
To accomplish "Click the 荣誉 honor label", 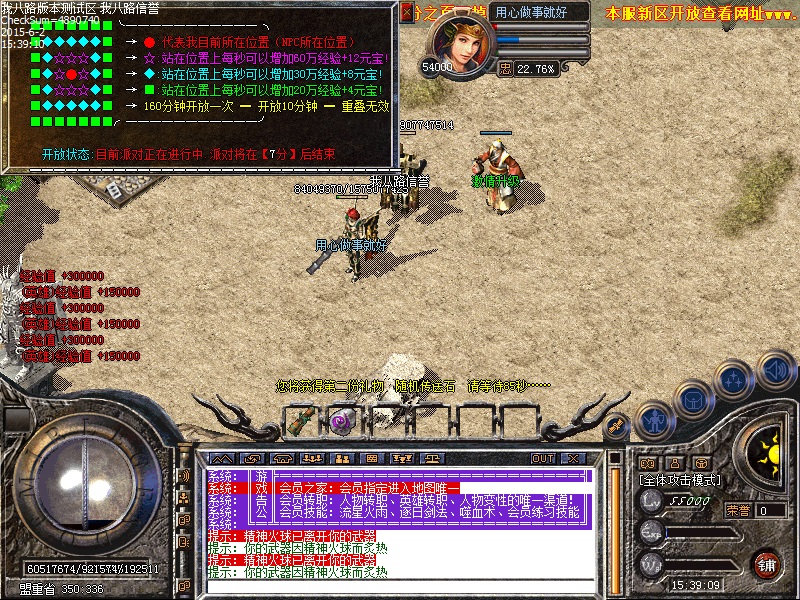I will [x=738, y=510].
